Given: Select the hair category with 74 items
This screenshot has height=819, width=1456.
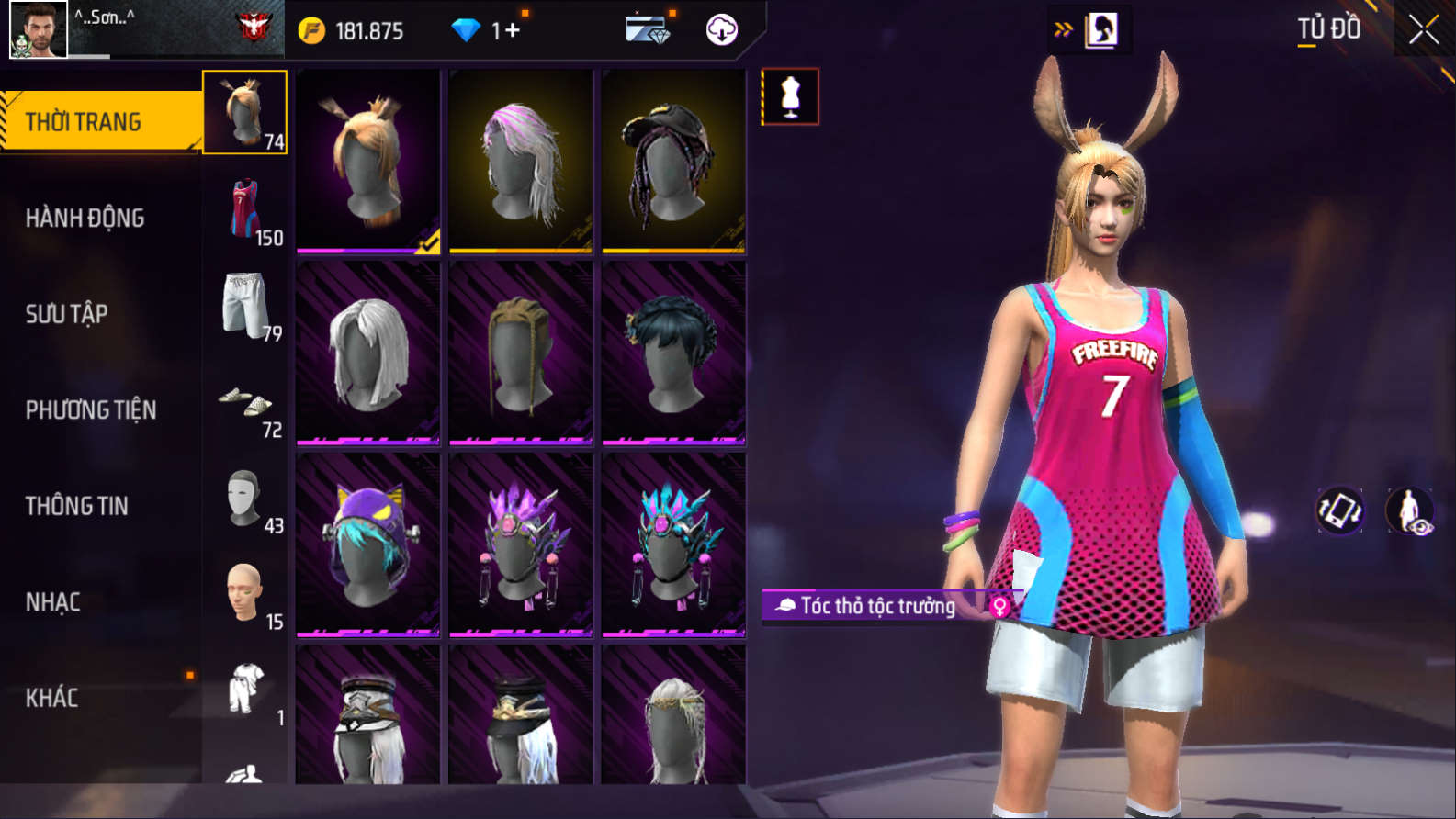Looking at the screenshot, I should point(244,113).
